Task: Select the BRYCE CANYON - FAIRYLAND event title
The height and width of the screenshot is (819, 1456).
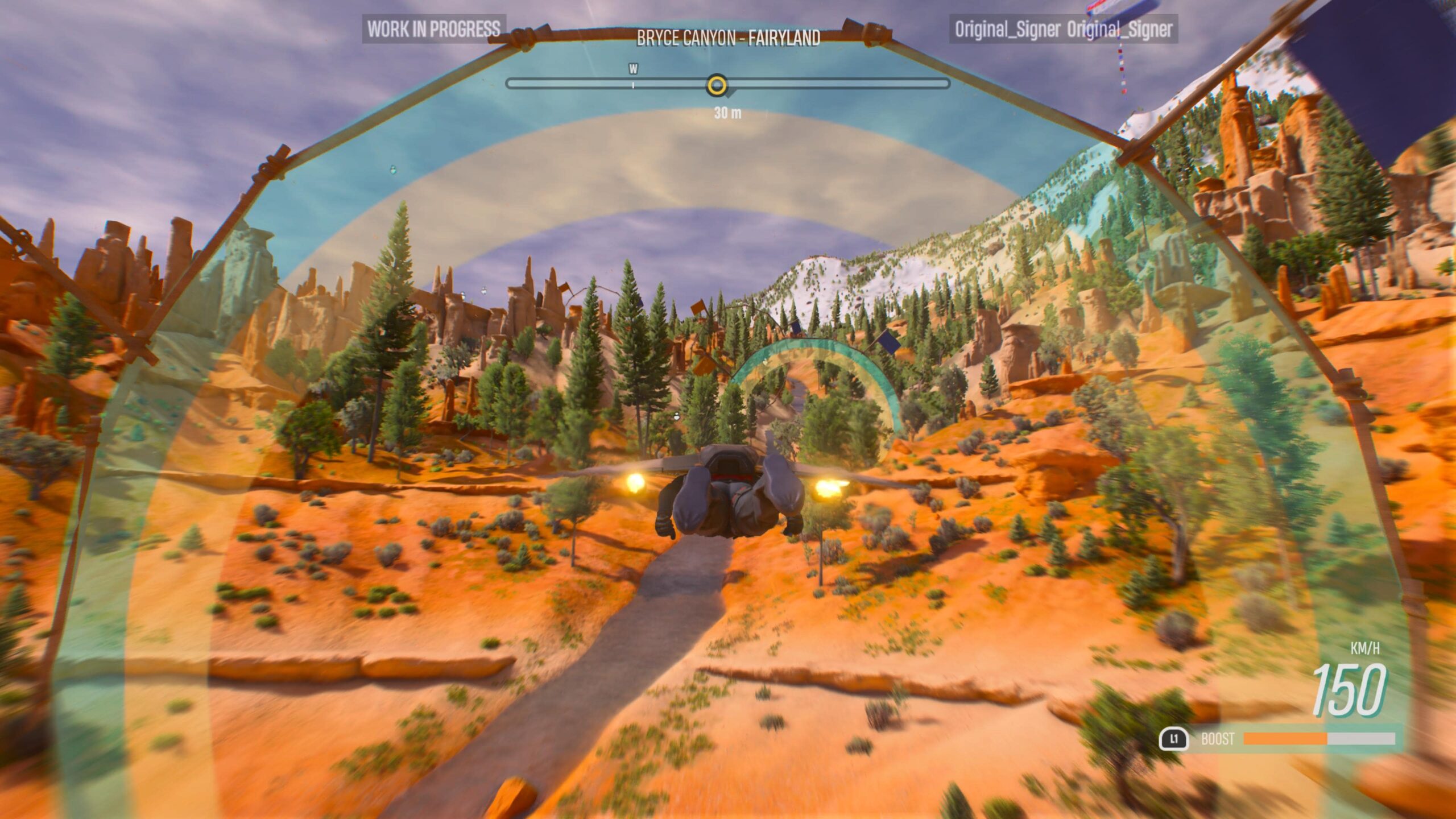Action: coord(728,35)
